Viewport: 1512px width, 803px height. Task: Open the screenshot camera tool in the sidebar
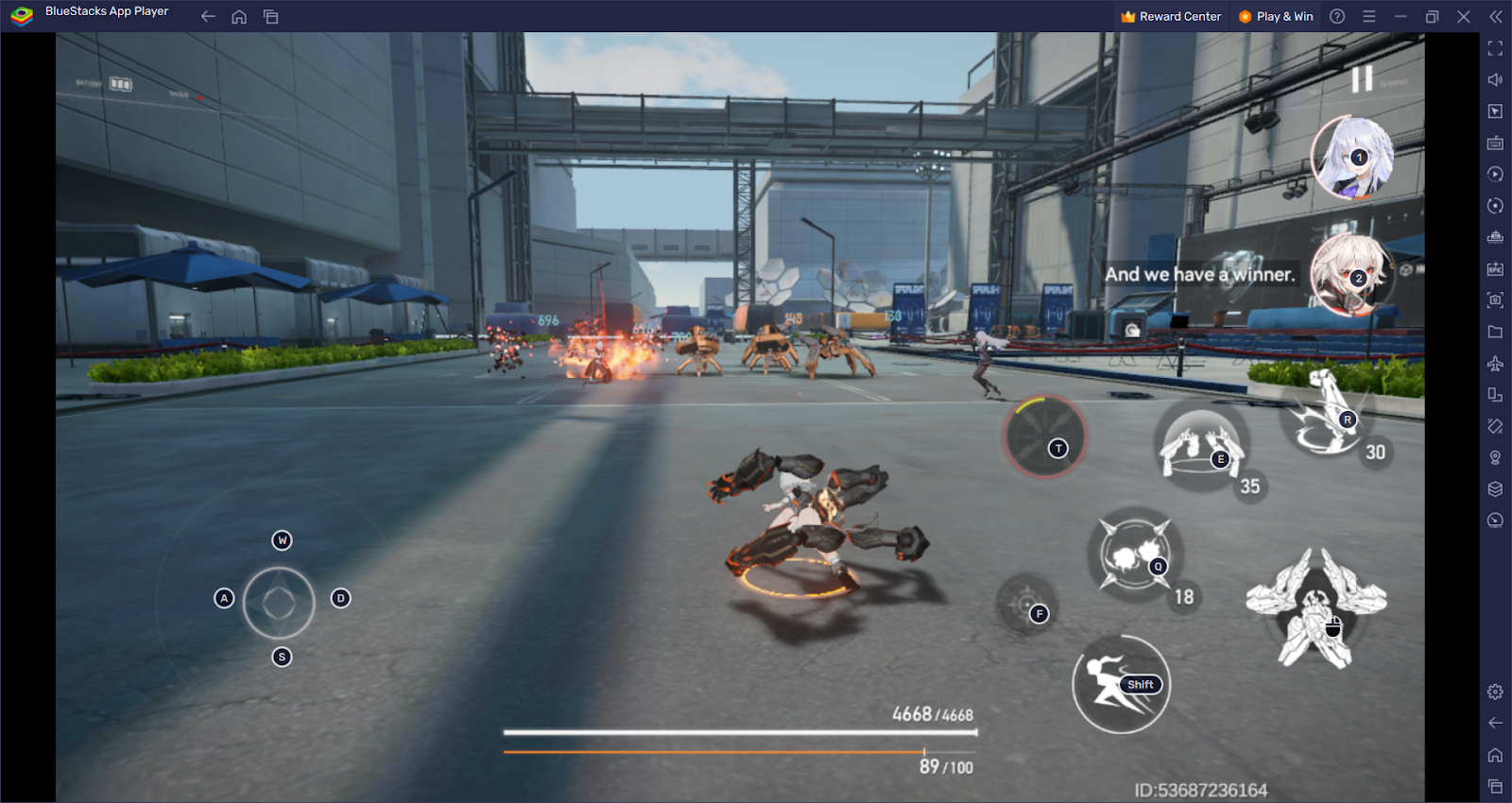point(1496,300)
